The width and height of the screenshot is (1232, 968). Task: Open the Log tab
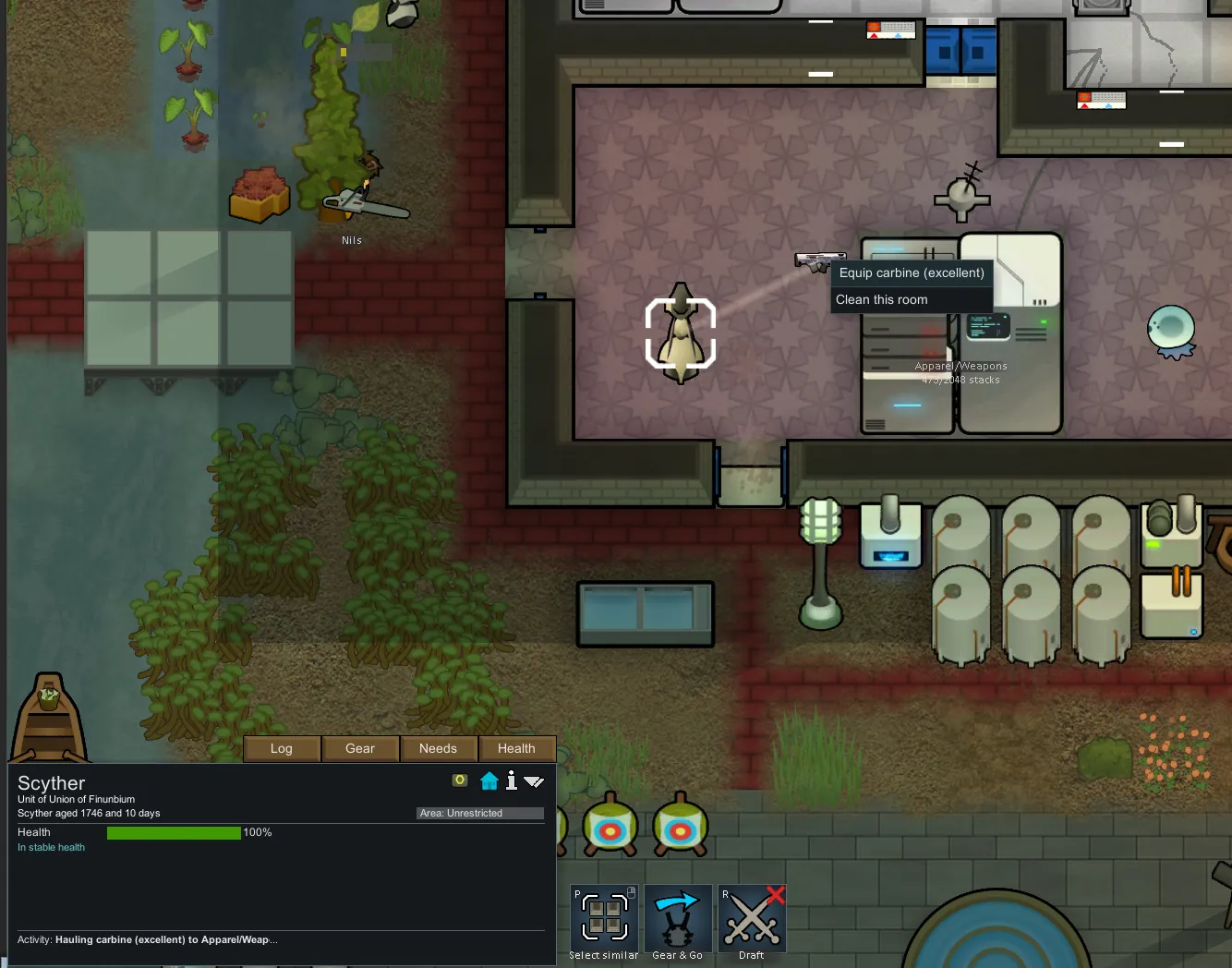[282, 748]
